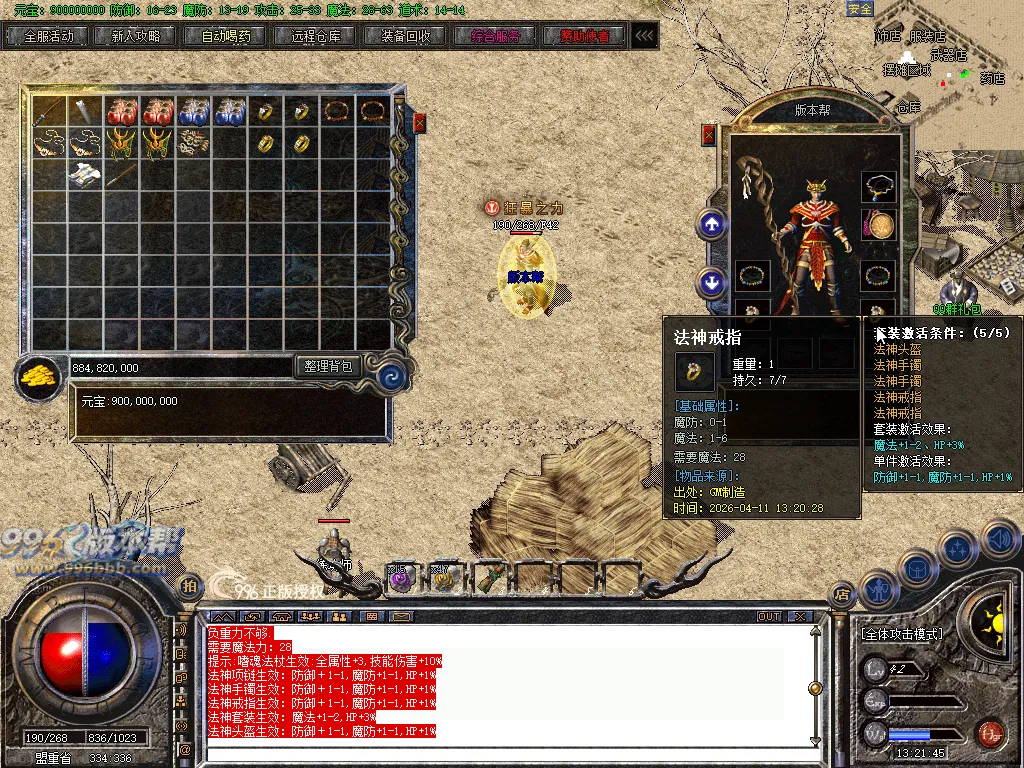Click the OUT button above chat
The image size is (1024, 768).
[x=768, y=616]
